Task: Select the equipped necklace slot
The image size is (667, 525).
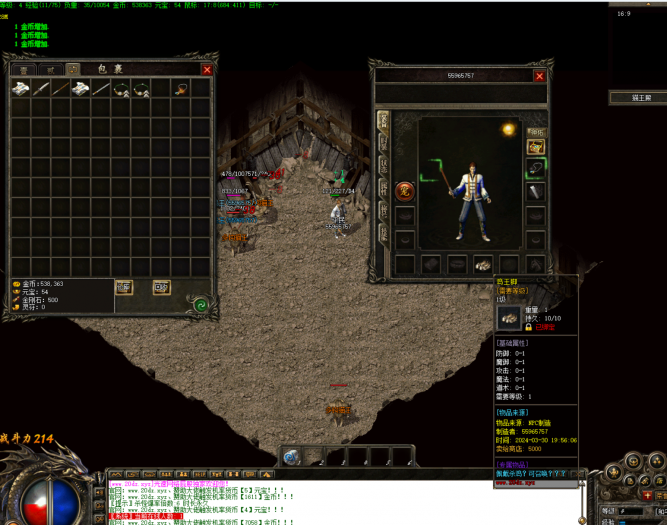Action: pyautogui.click(x=536, y=168)
